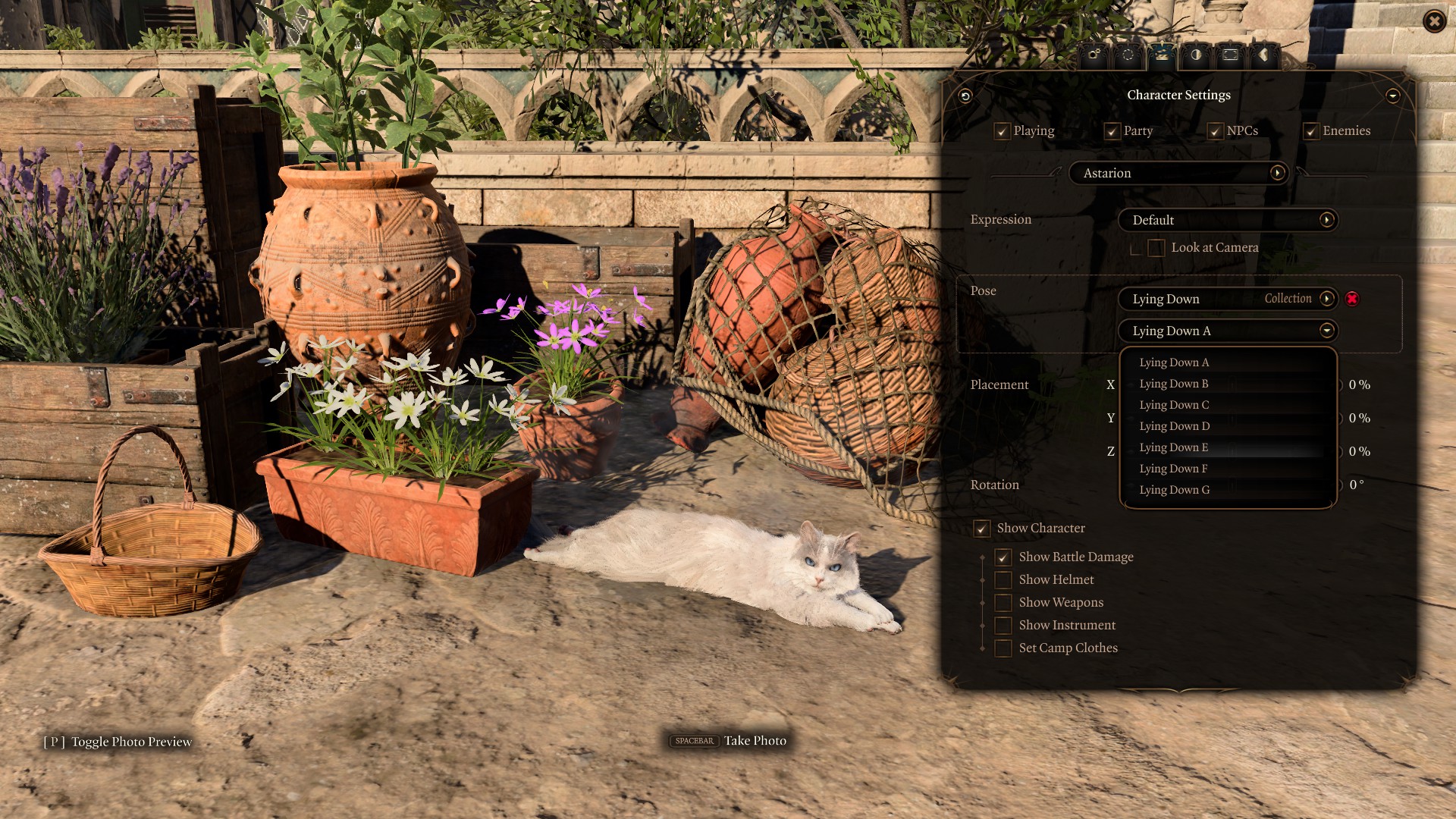Collapse the Character Settings panel
The image size is (1456, 819).
point(1392,96)
